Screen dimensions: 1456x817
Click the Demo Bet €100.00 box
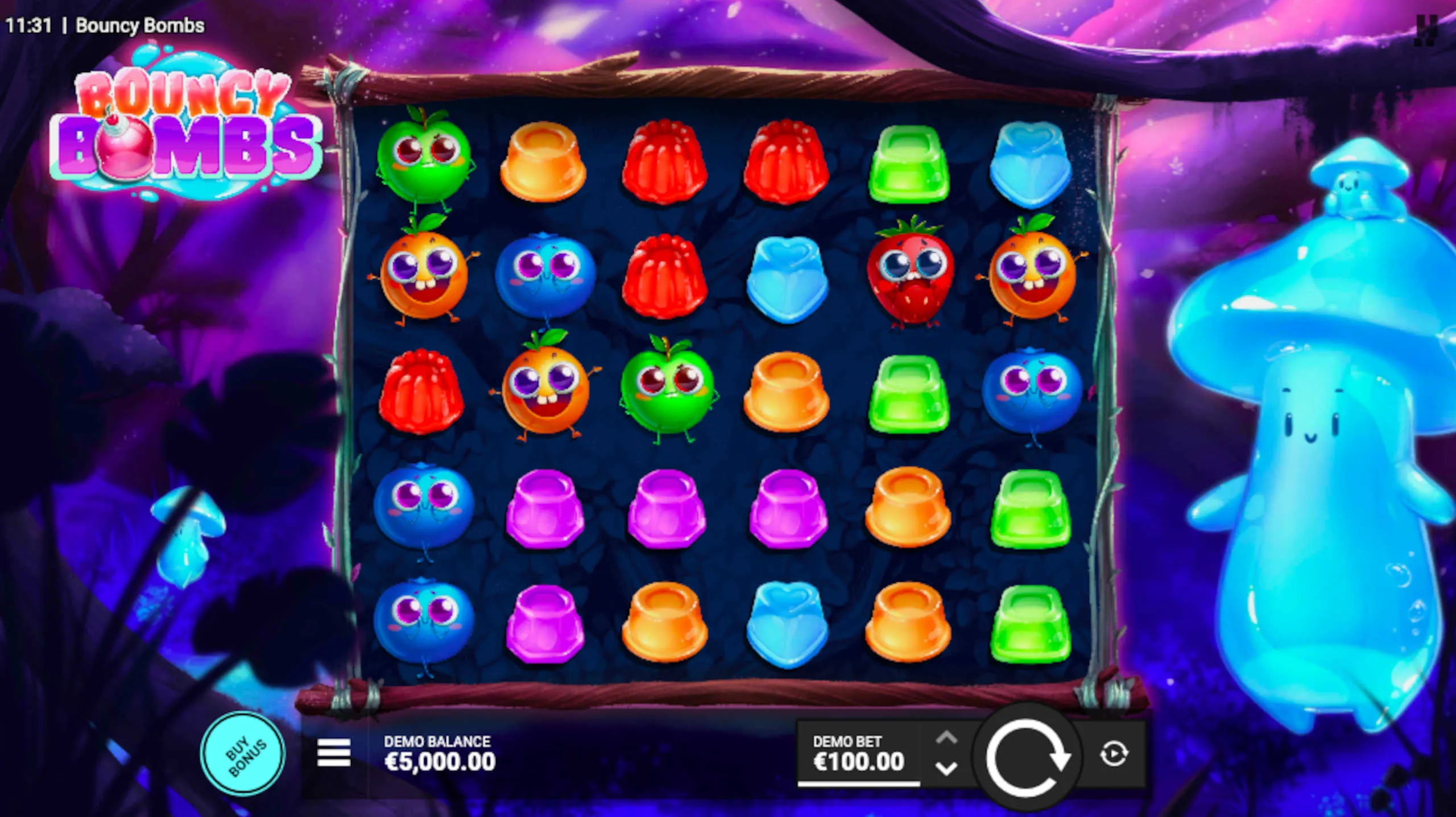(858, 754)
